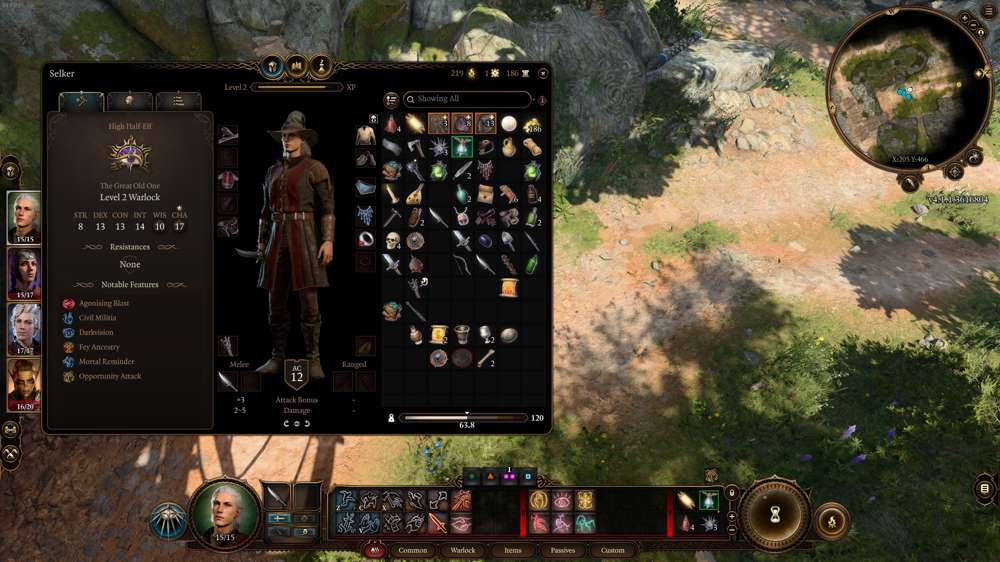This screenshot has height=562, width=1000.
Task: Select the equipped hat slot
Action: pyautogui.click(x=228, y=135)
